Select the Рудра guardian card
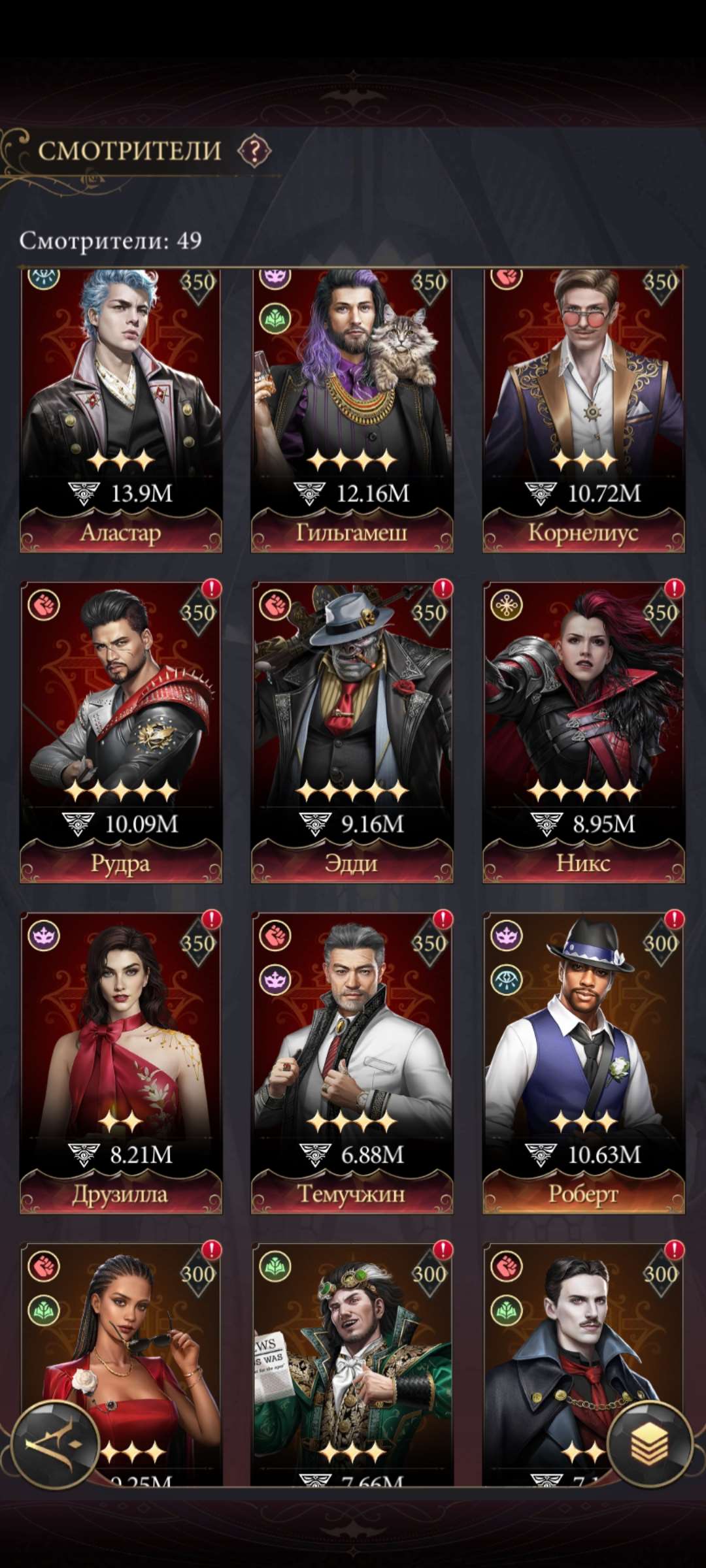The width and height of the screenshot is (706, 1568). tap(121, 732)
